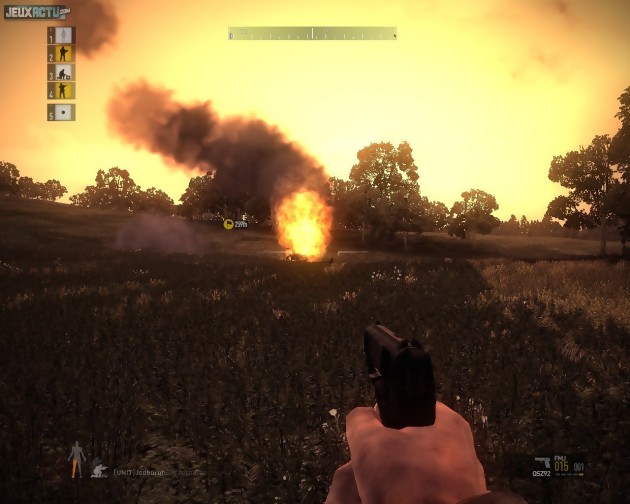Viewport: 630px width, 504px height.
Task: Select the QSZ92 pistol weapon icon
Action: click(x=542, y=464)
